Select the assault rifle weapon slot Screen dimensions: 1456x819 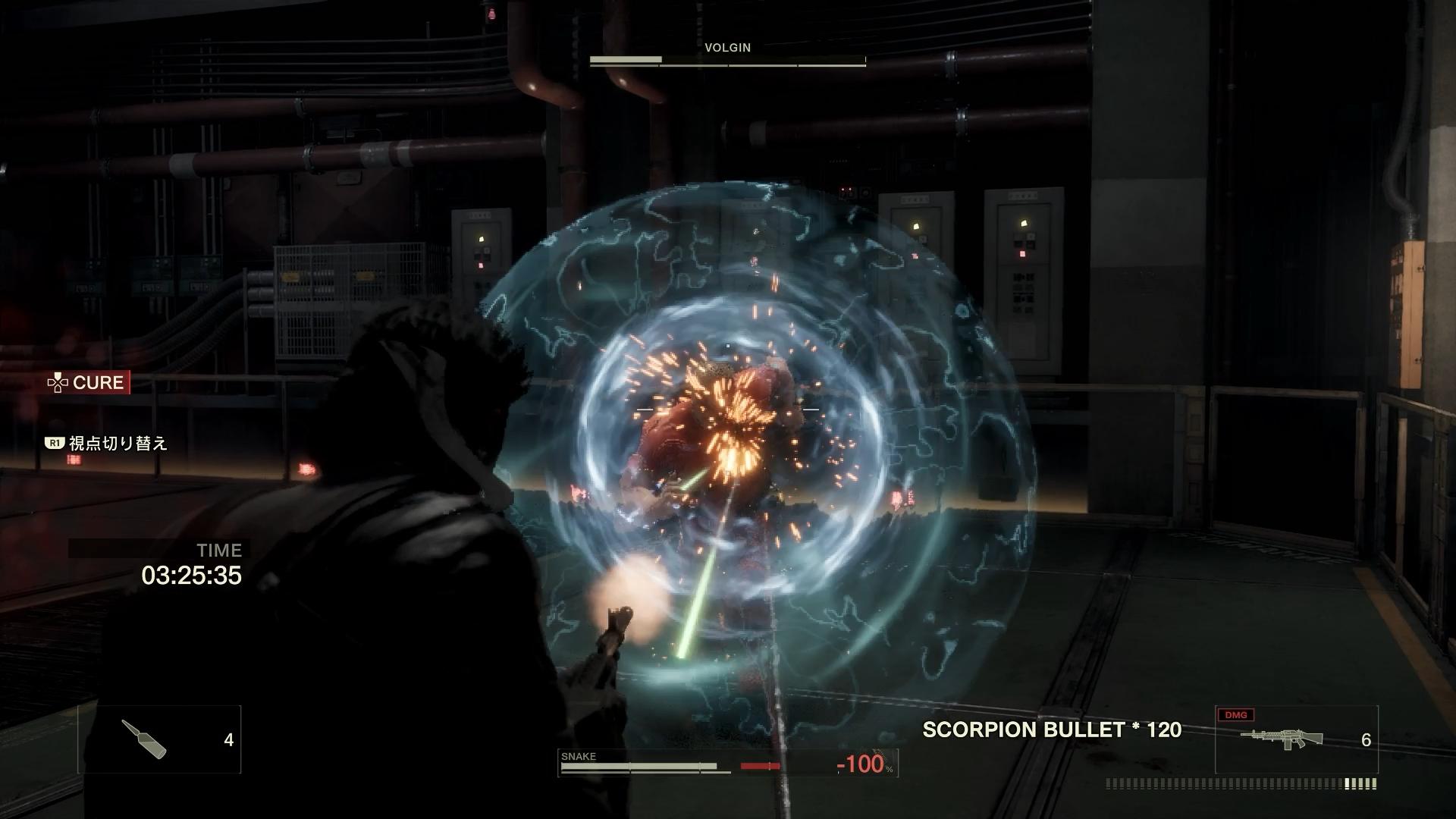coord(1296,739)
